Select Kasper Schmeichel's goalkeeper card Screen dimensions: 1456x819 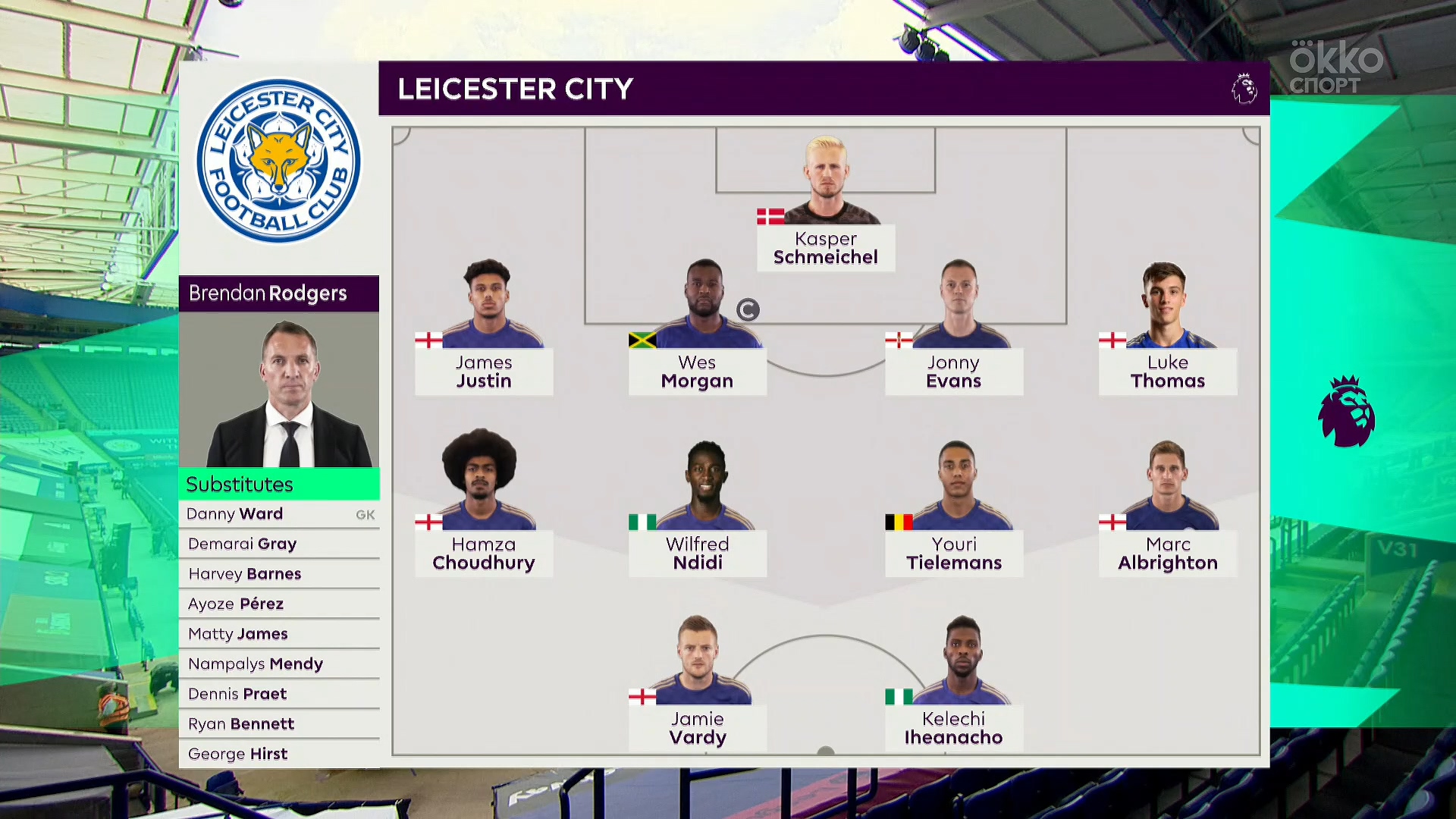click(825, 248)
